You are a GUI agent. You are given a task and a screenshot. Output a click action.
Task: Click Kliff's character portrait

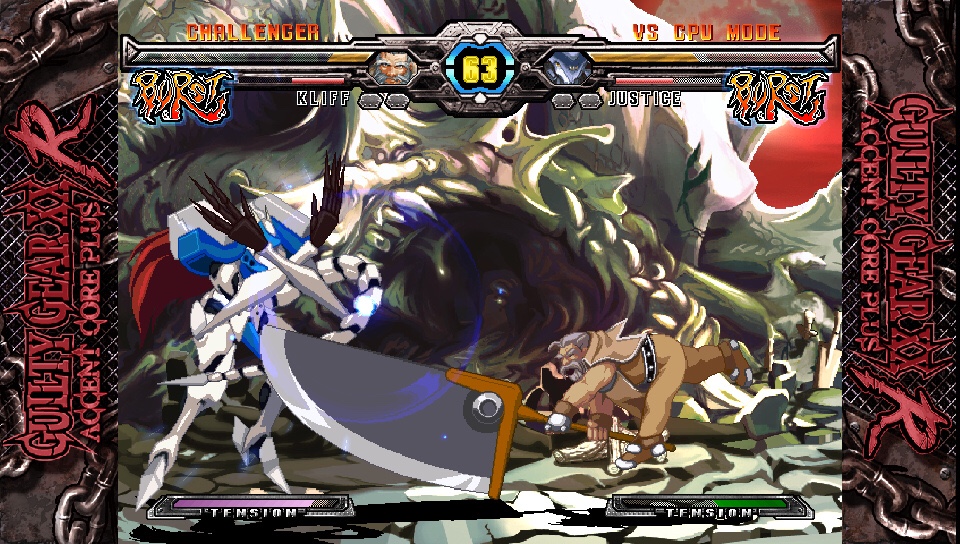392,68
